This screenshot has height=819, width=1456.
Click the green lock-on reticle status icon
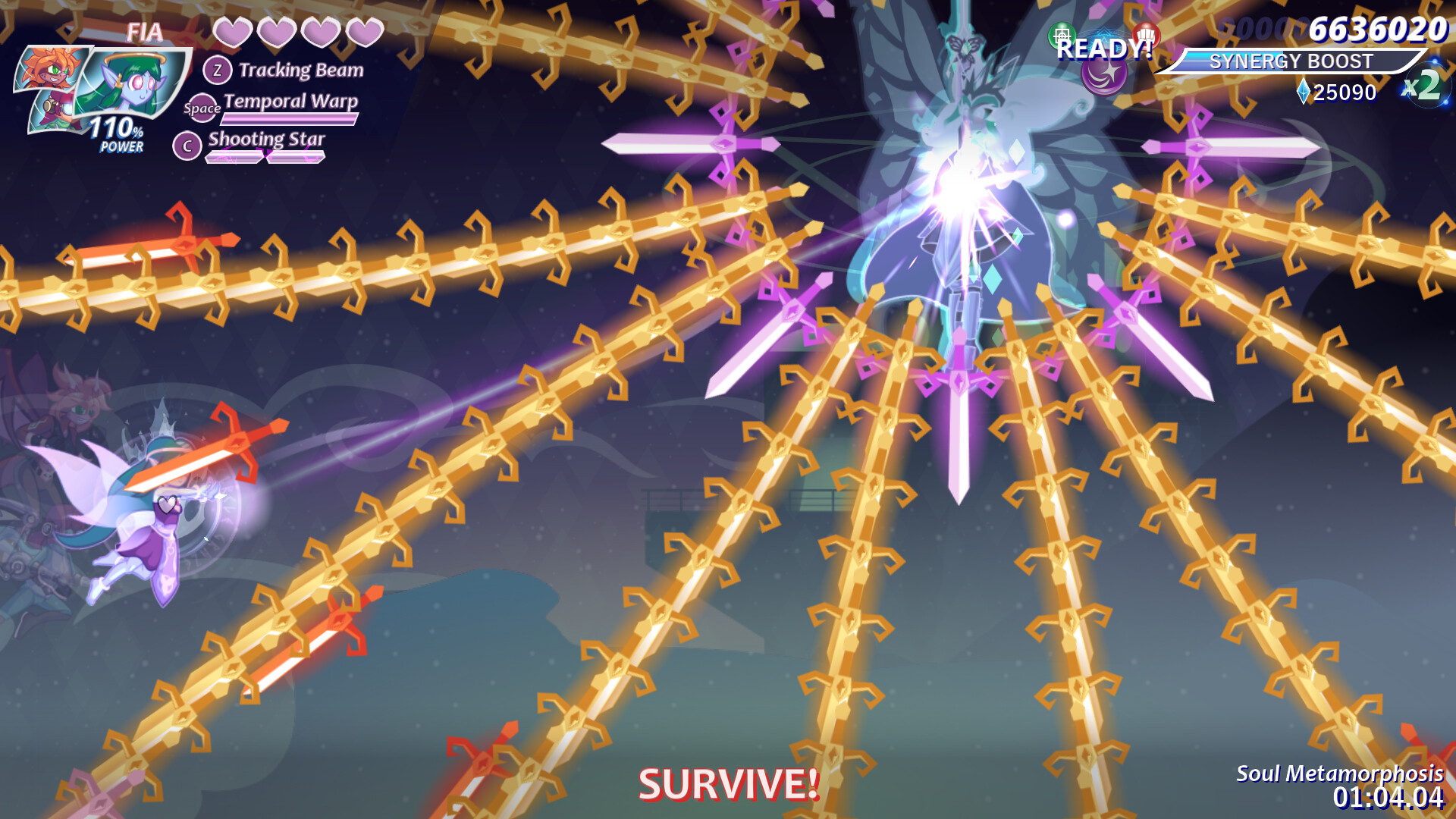(x=1062, y=33)
